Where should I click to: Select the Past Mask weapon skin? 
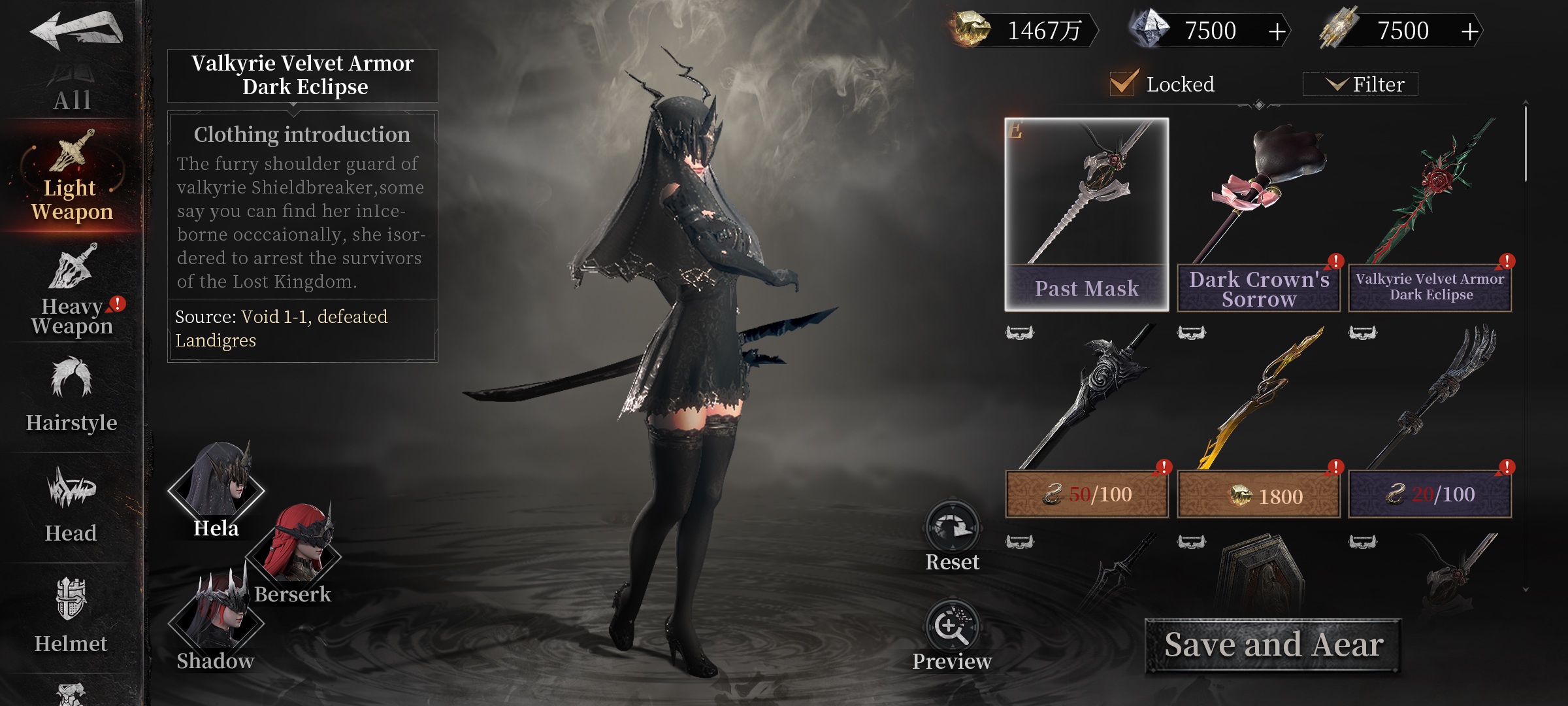[x=1086, y=214]
